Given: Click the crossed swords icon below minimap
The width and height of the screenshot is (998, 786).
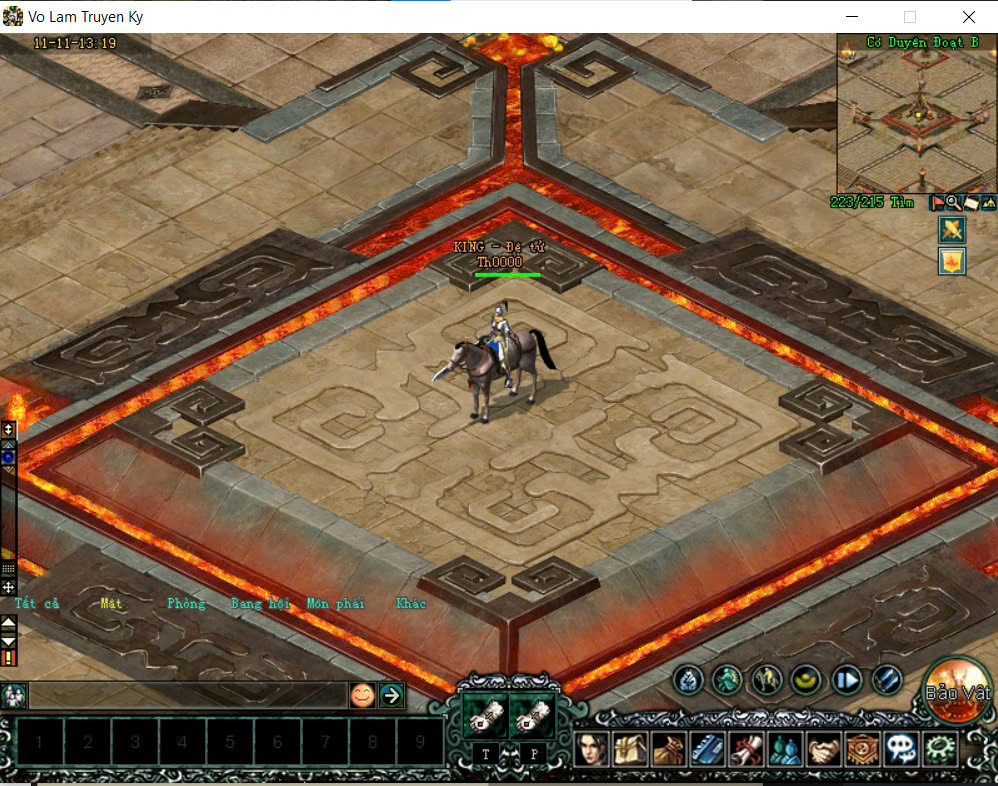Looking at the screenshot, I should pyautogui.click(x=951, y=230).
